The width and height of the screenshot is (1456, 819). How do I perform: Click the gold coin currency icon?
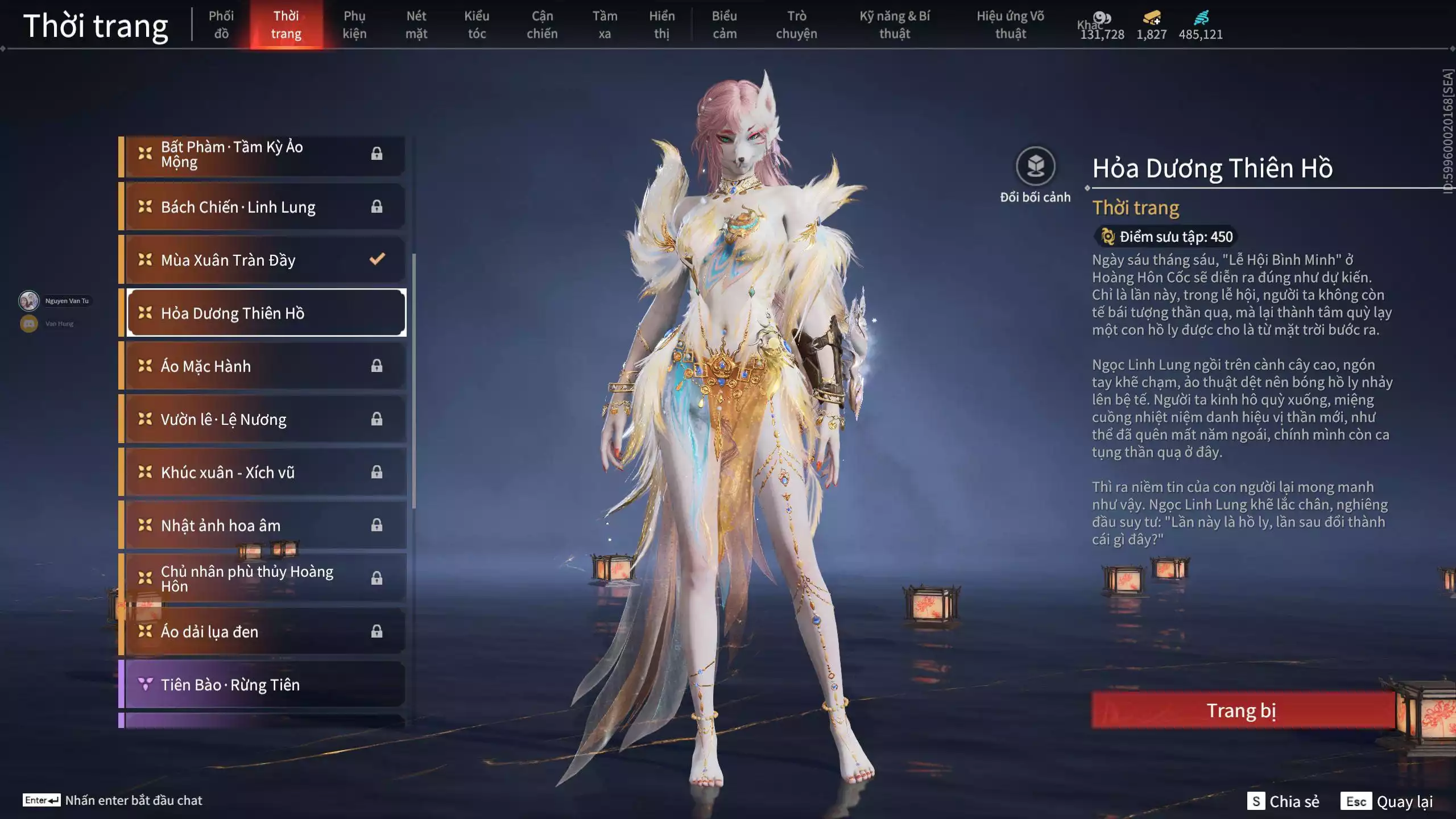coord(1102,18)
